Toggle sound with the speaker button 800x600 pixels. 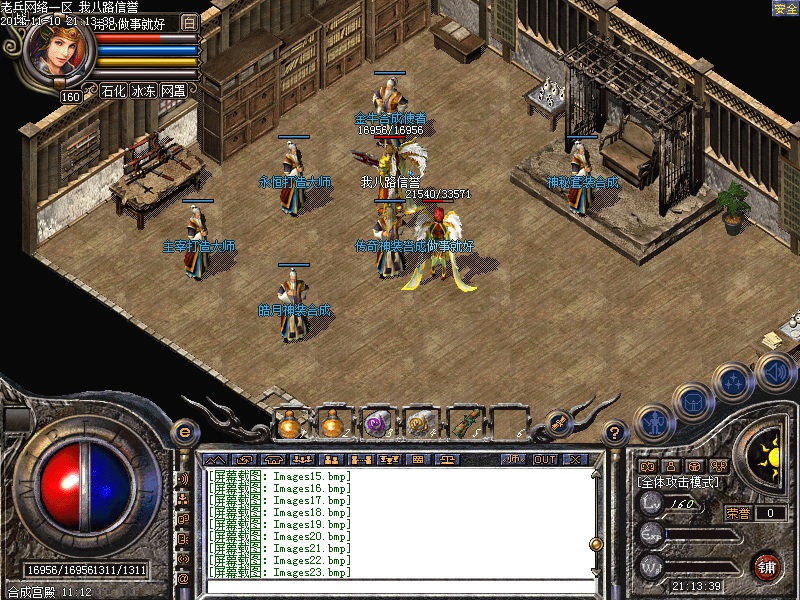[775, 372]
